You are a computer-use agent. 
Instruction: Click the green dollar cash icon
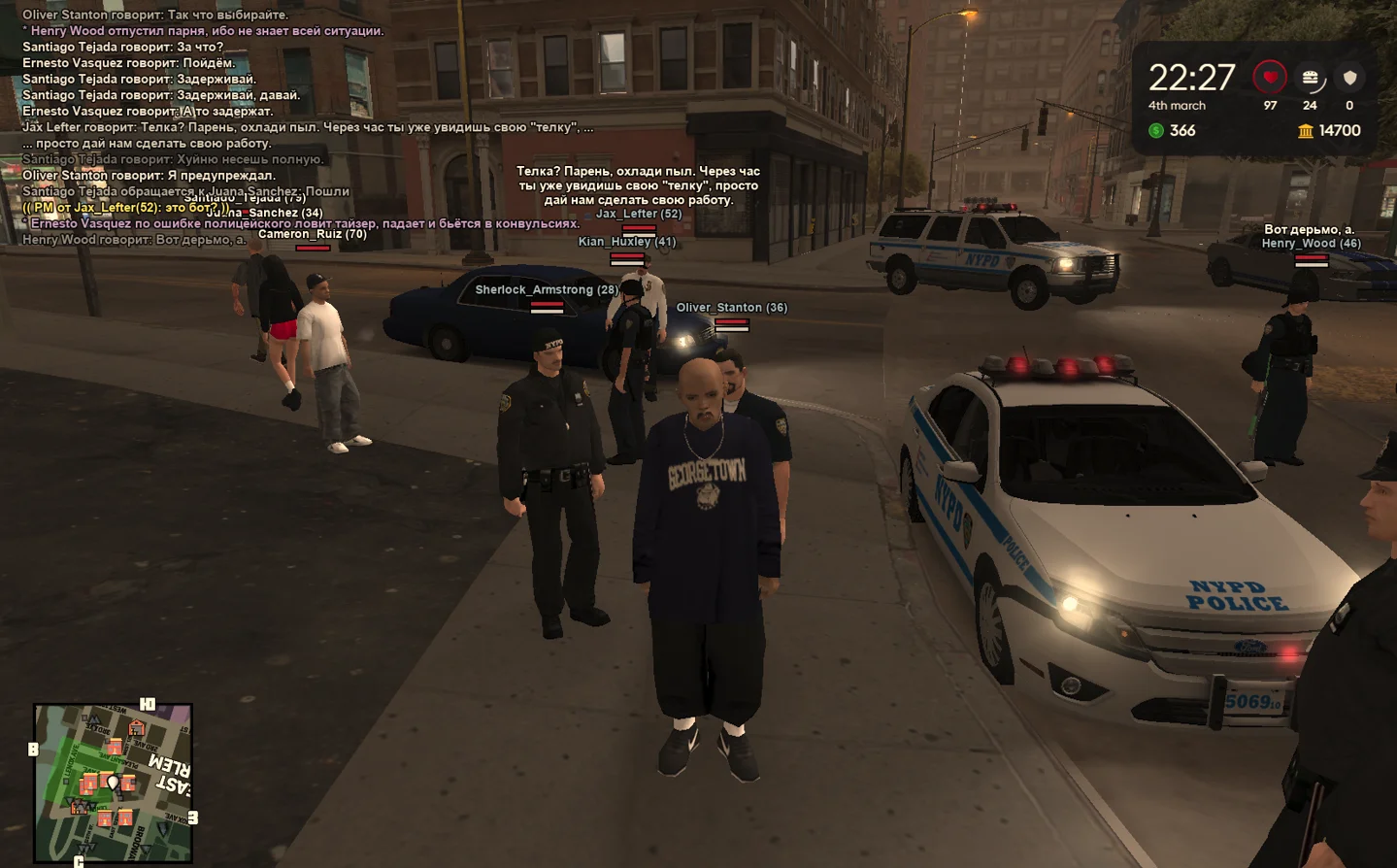tap(1155, 131)
